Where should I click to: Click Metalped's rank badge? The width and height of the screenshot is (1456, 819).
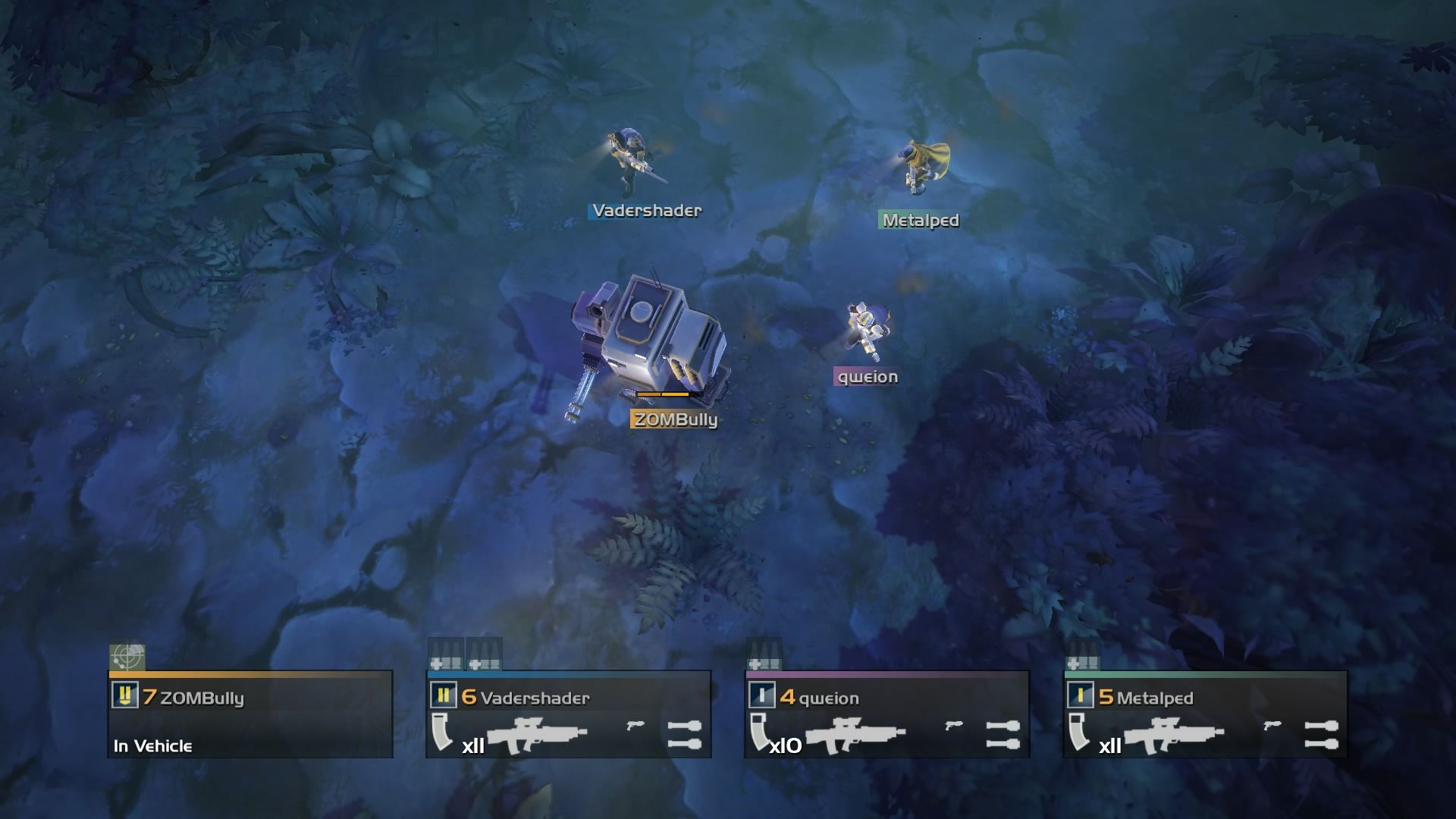1081,695
